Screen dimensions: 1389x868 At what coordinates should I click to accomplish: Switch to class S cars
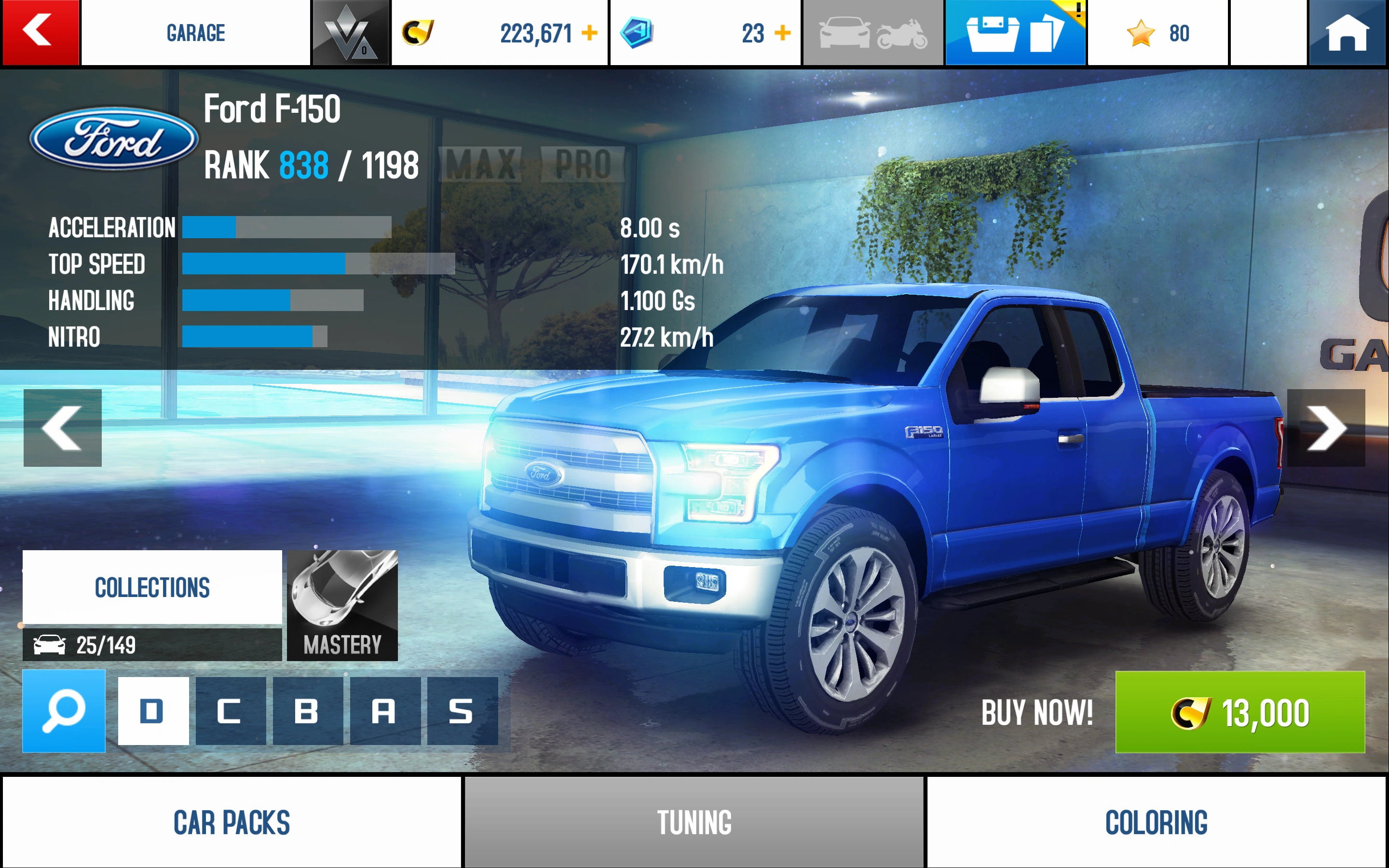point(462,711)
